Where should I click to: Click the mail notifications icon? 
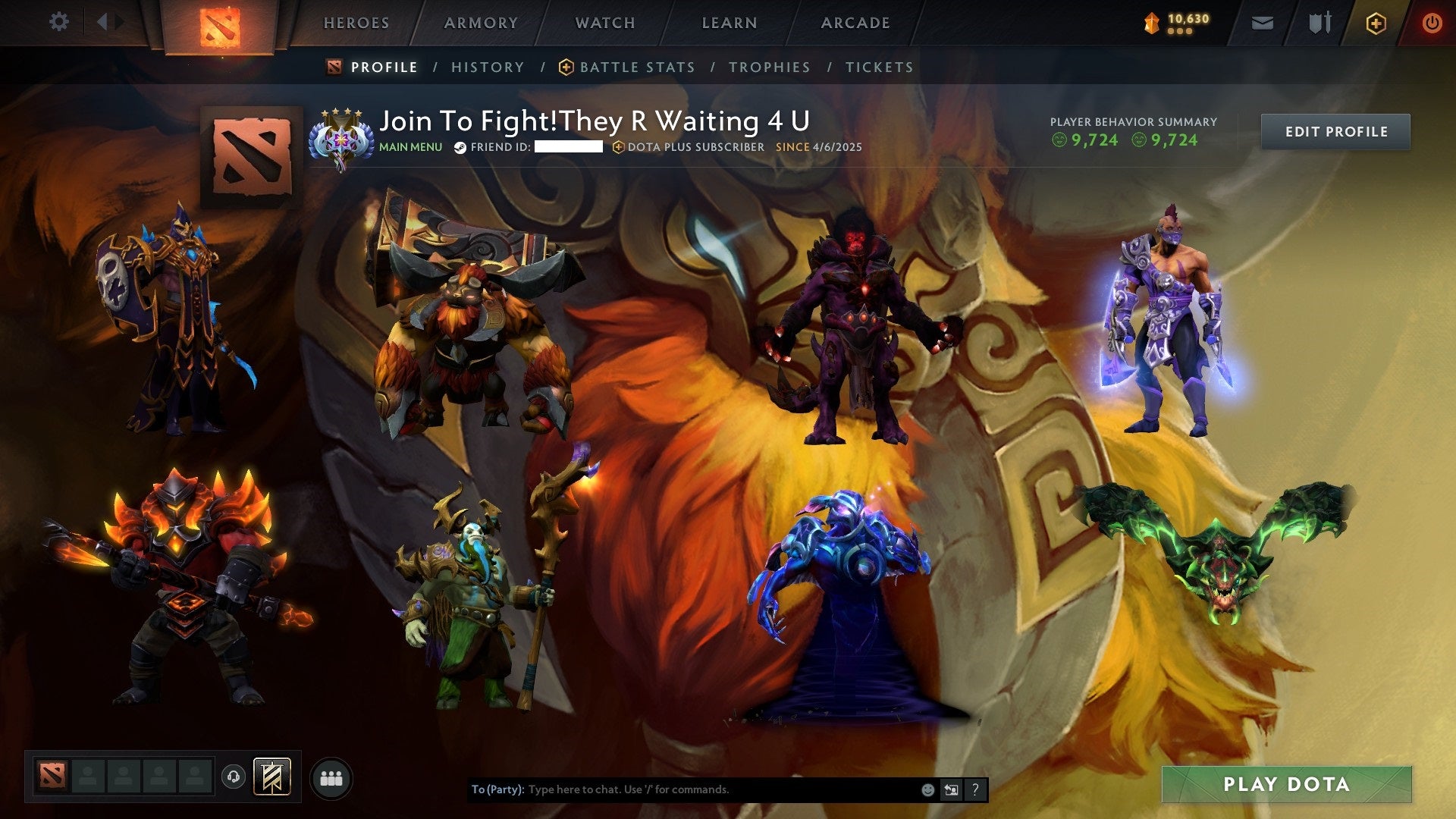point(1263,23)
